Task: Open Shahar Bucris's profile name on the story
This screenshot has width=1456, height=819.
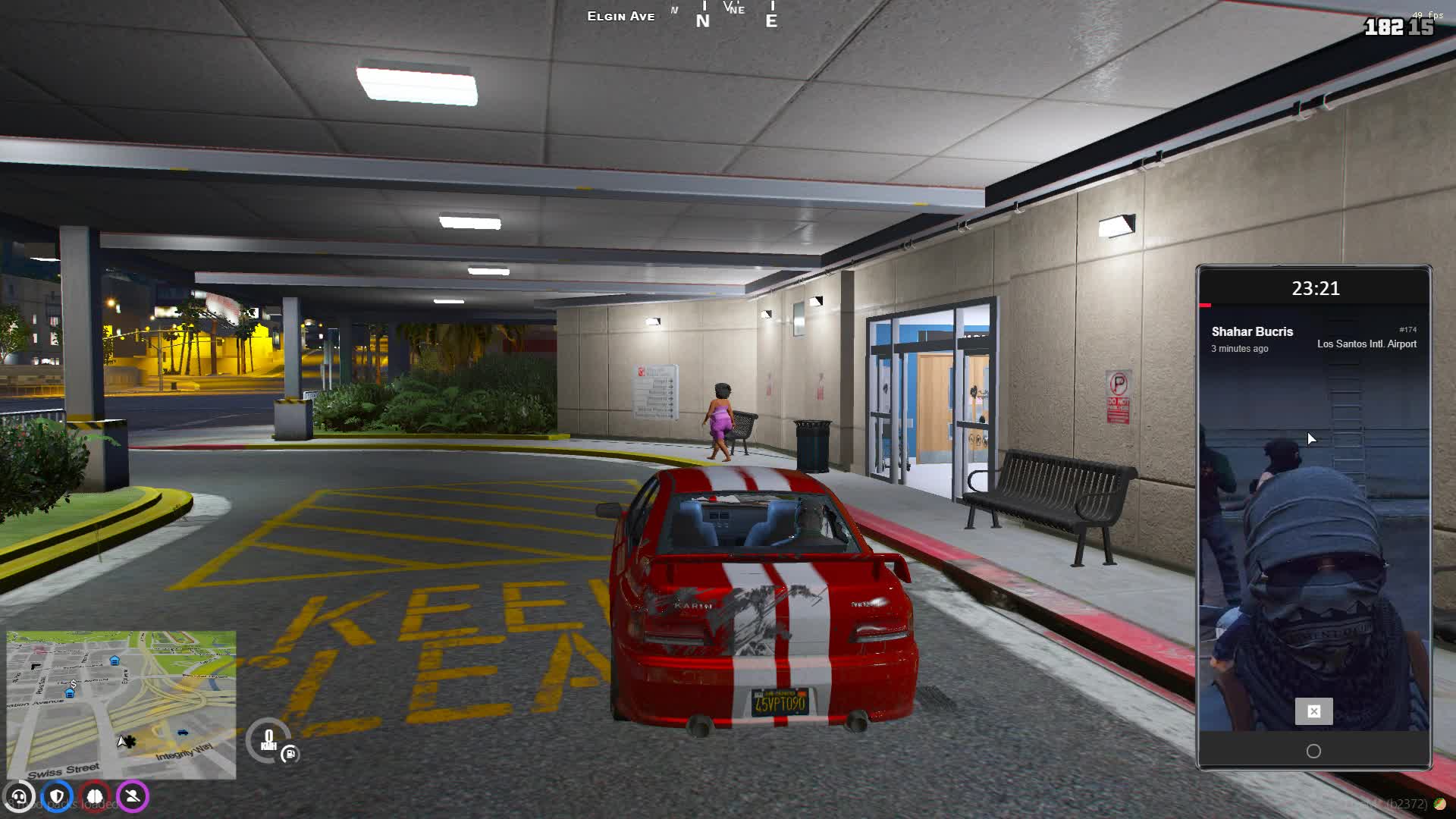Action: coord(1252,331)
